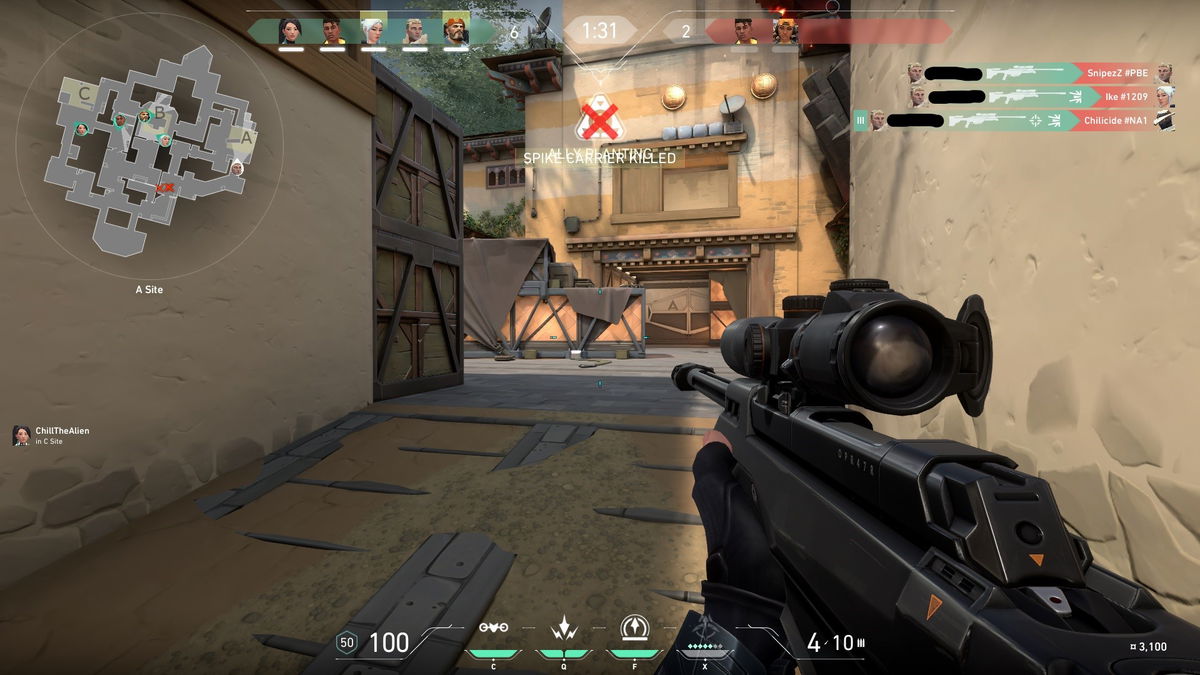
Task: Click the B site label on the minimap
Action: click(x=158, y=114)
